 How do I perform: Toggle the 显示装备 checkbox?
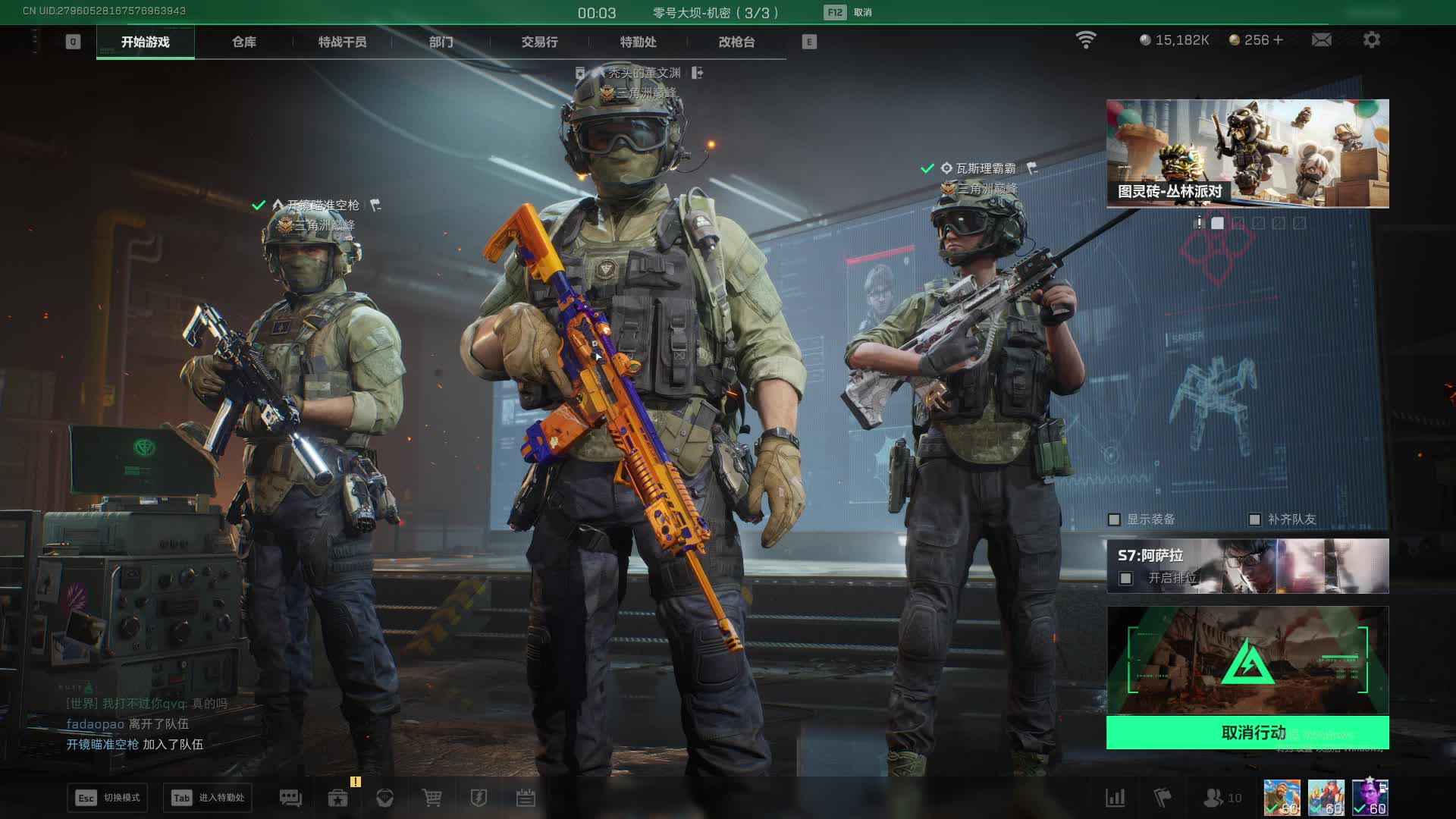pos(1114,519)
